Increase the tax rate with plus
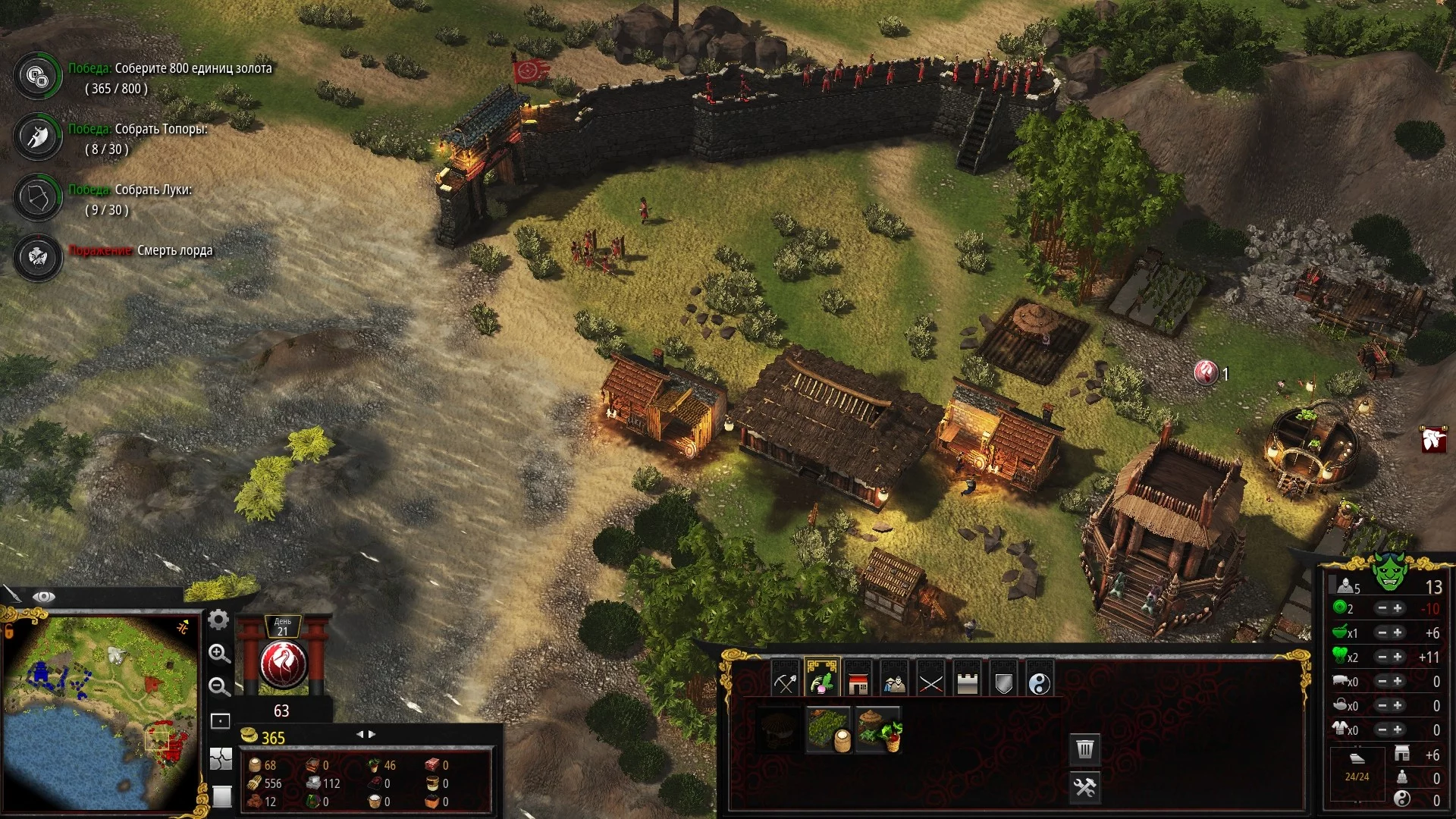The width and height of the screenshot is (1456, 819). click(x=1398, y=608)
